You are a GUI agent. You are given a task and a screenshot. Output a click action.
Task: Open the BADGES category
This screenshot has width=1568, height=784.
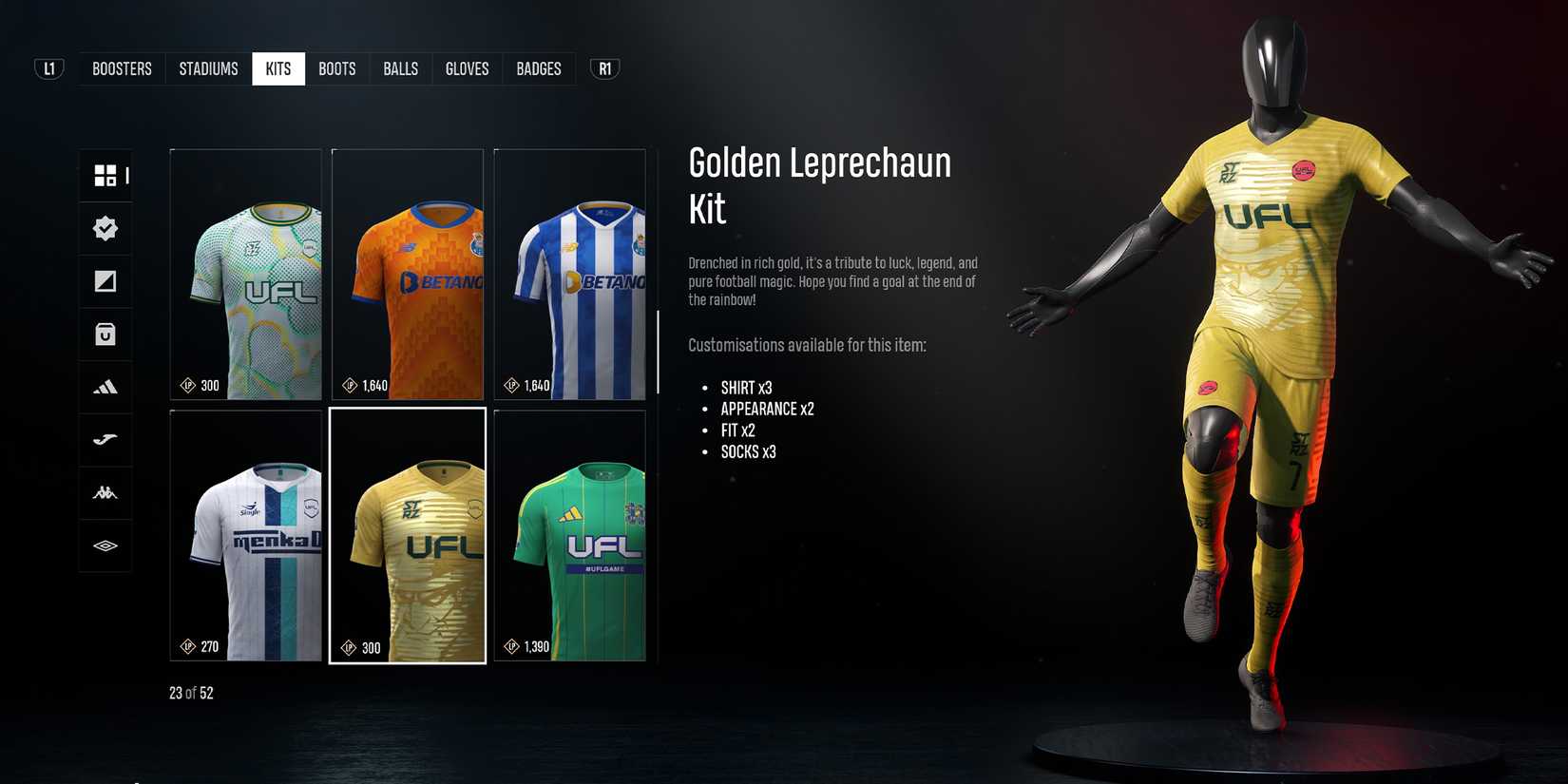538,67
